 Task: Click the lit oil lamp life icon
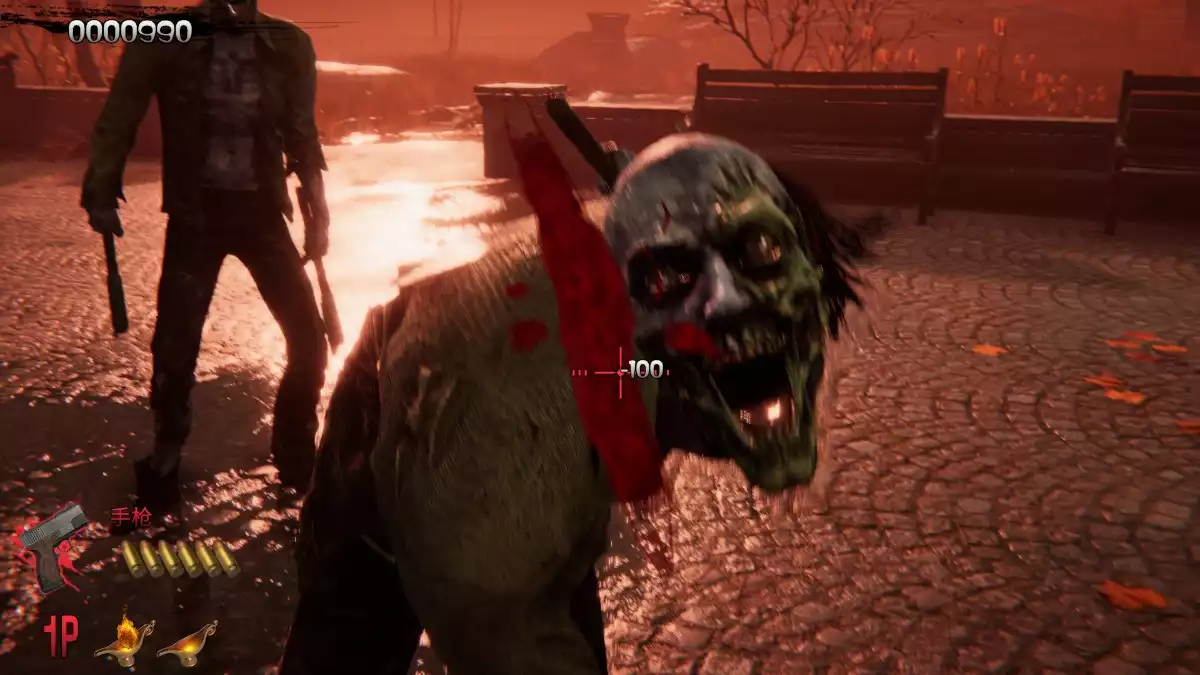[123, 639]
